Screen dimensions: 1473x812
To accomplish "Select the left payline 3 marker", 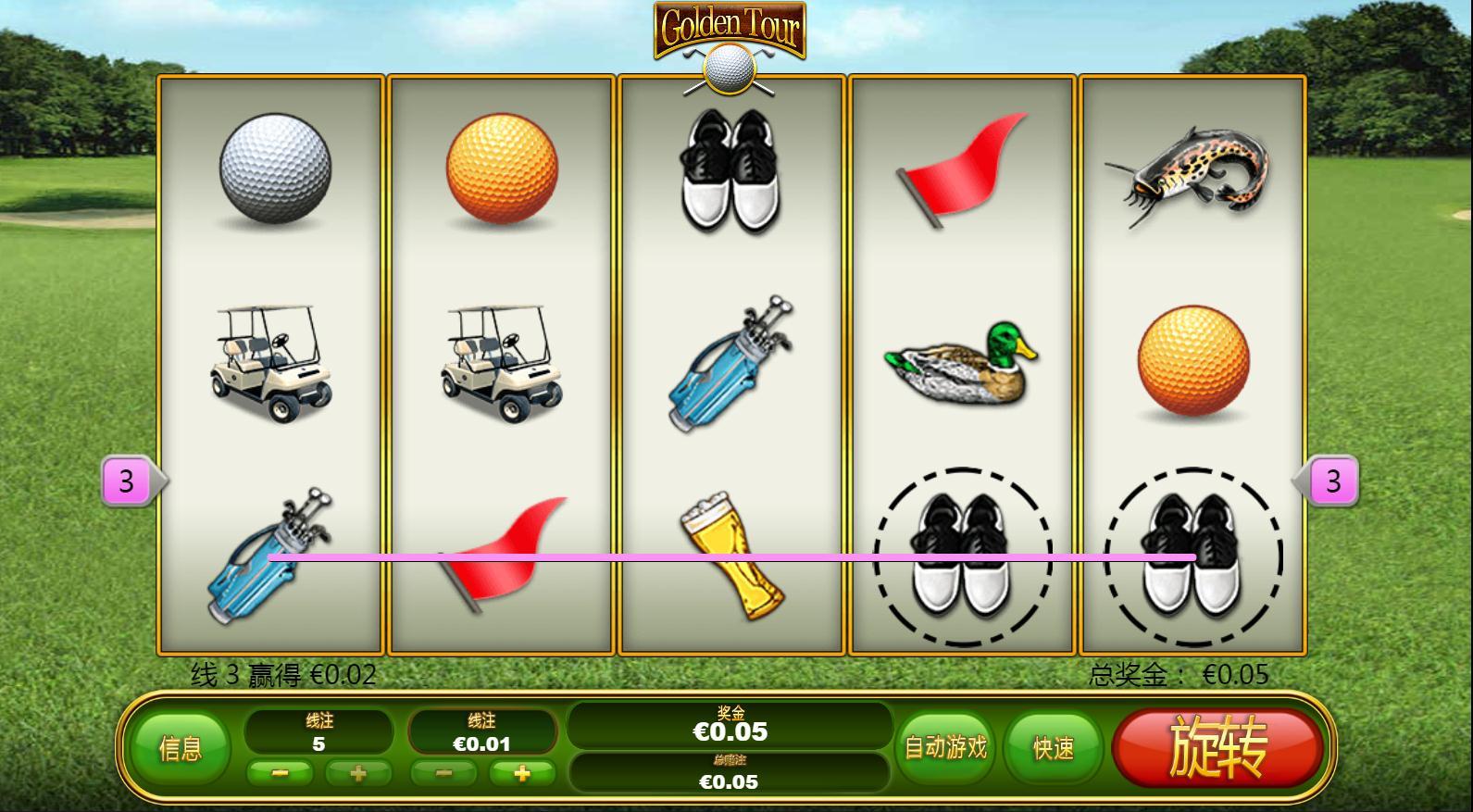I will pos(127,481).
